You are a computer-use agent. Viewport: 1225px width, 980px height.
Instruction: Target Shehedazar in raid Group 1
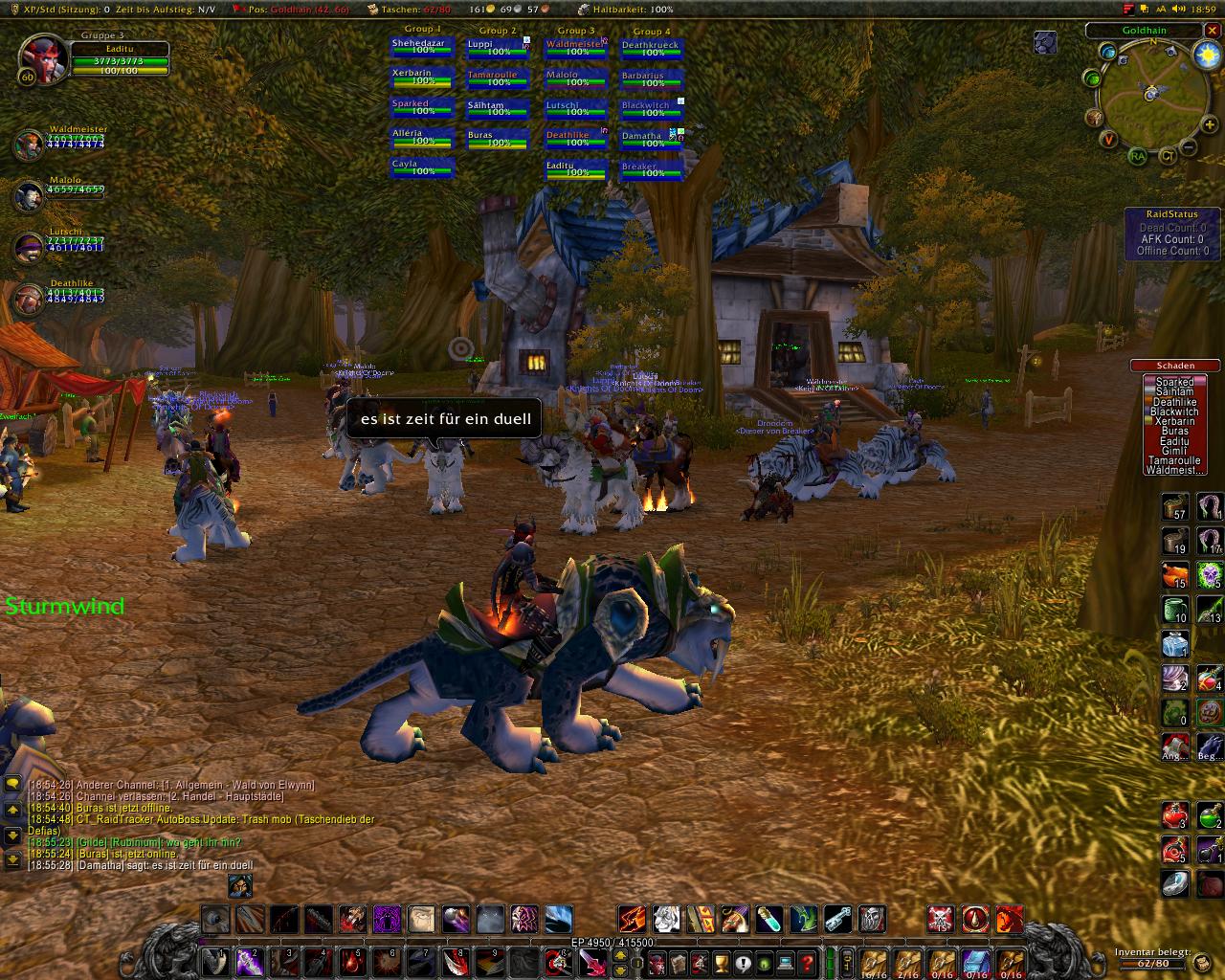pos(422,47)
